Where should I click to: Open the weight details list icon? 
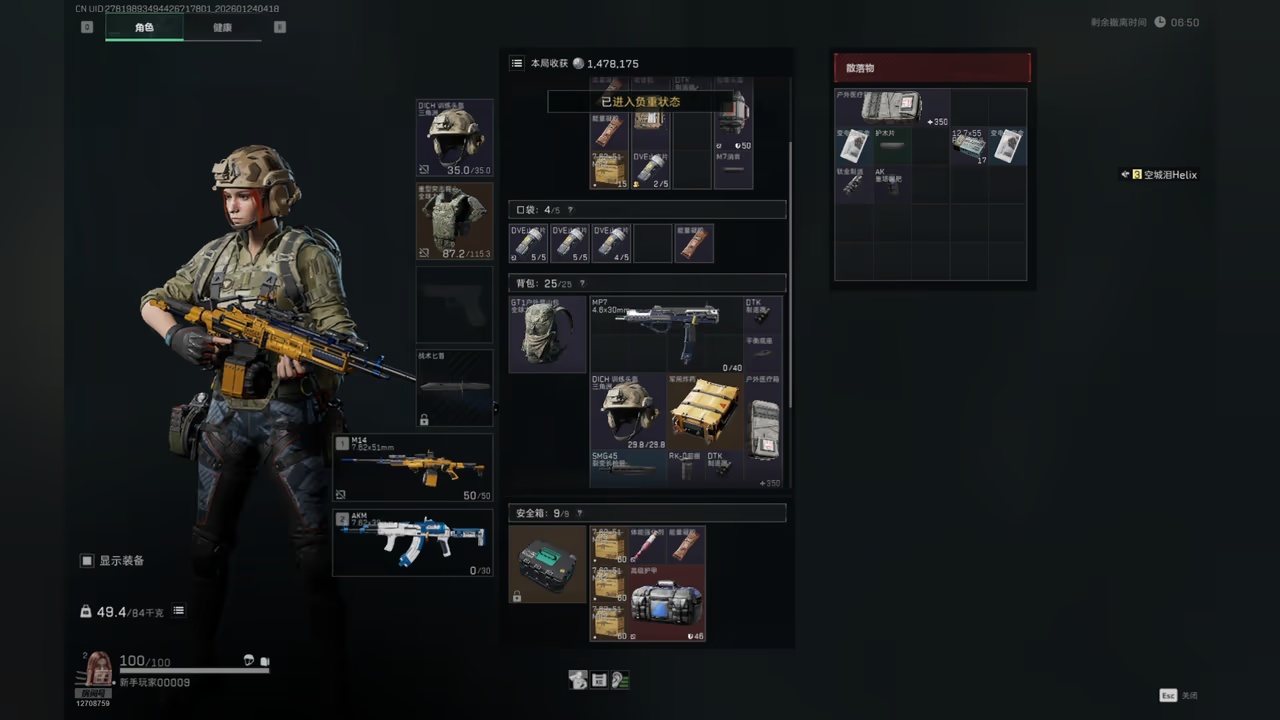click(178, 611)
